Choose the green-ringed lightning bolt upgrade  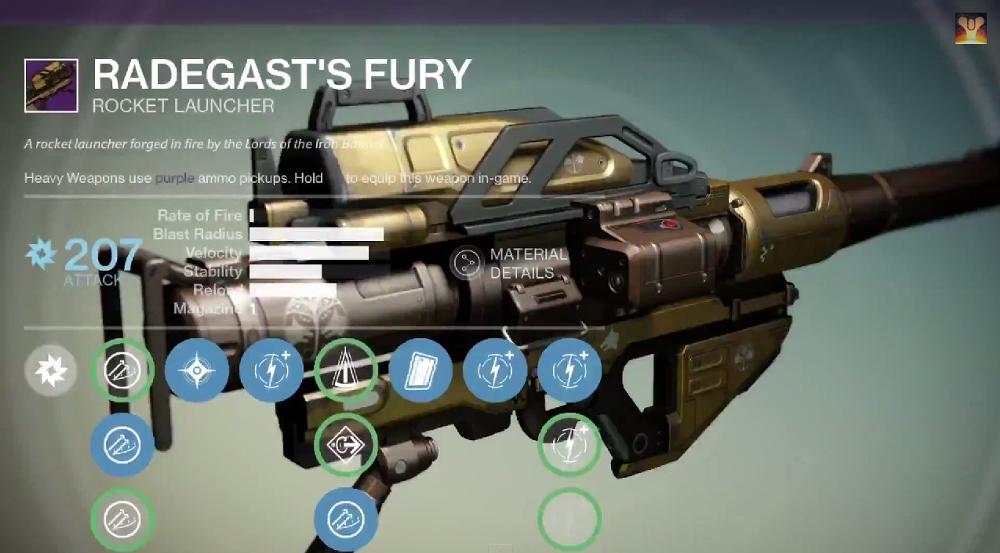(x=569, y=445)
